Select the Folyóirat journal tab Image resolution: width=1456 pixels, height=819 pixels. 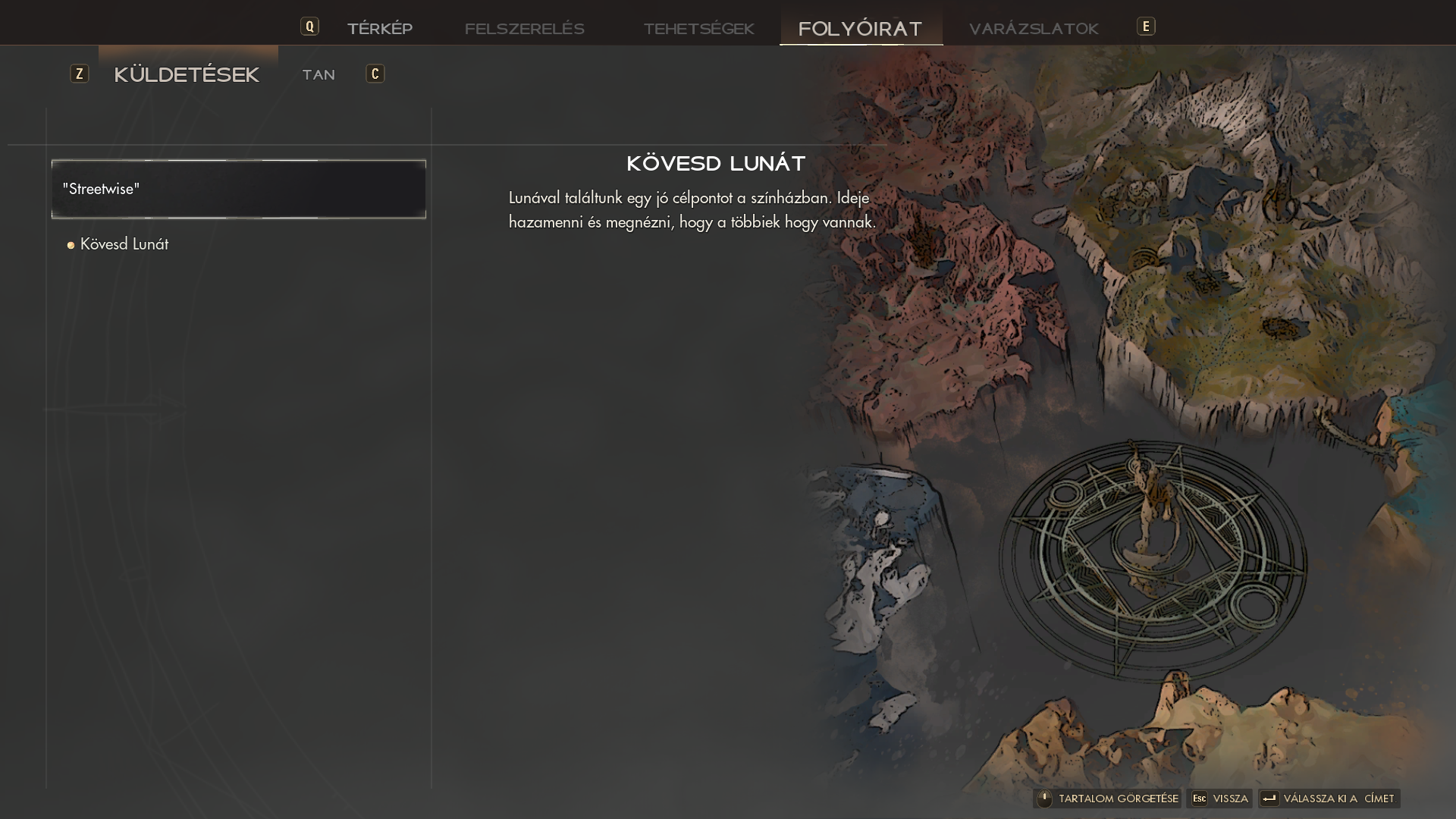tap(860, 29)
